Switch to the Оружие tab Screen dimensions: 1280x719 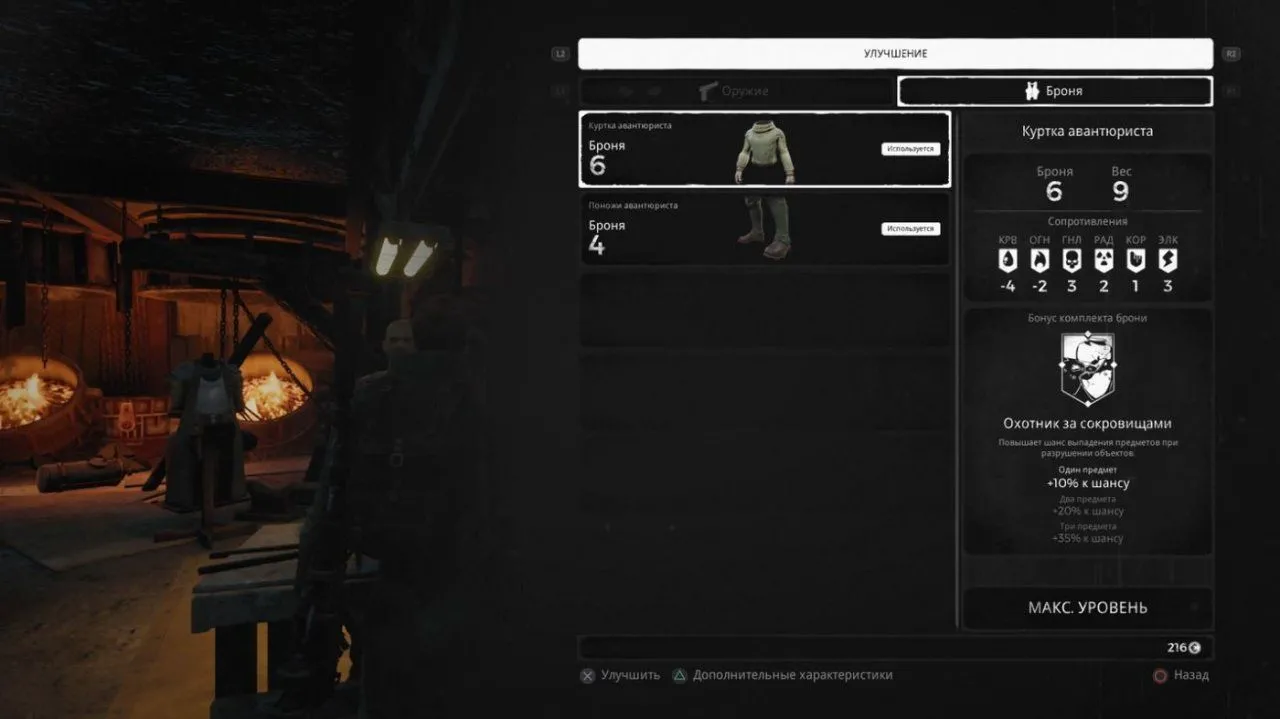(735, 91)
